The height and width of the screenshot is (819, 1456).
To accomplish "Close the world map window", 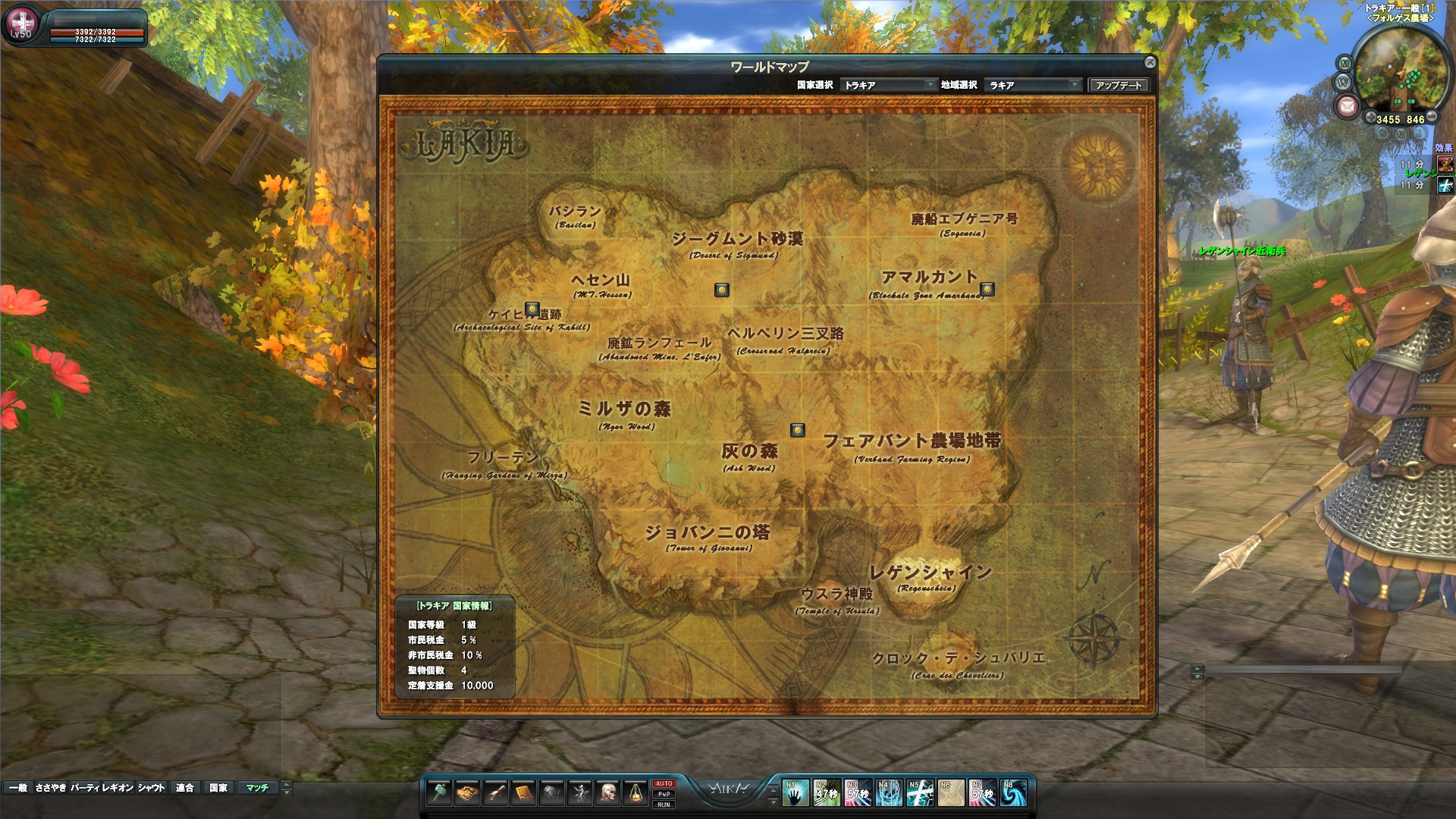I will point(1150,62).
